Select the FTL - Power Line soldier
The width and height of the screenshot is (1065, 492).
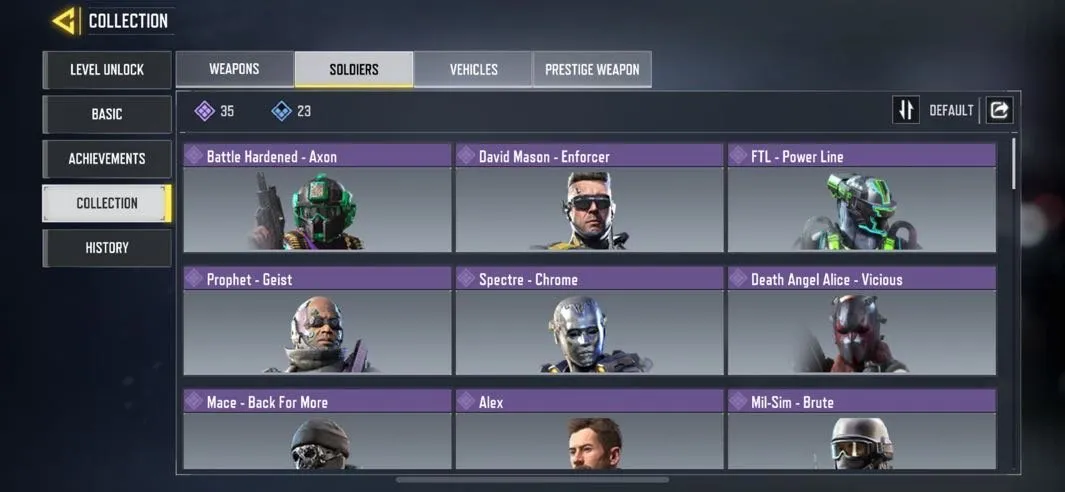coord(861,198)
